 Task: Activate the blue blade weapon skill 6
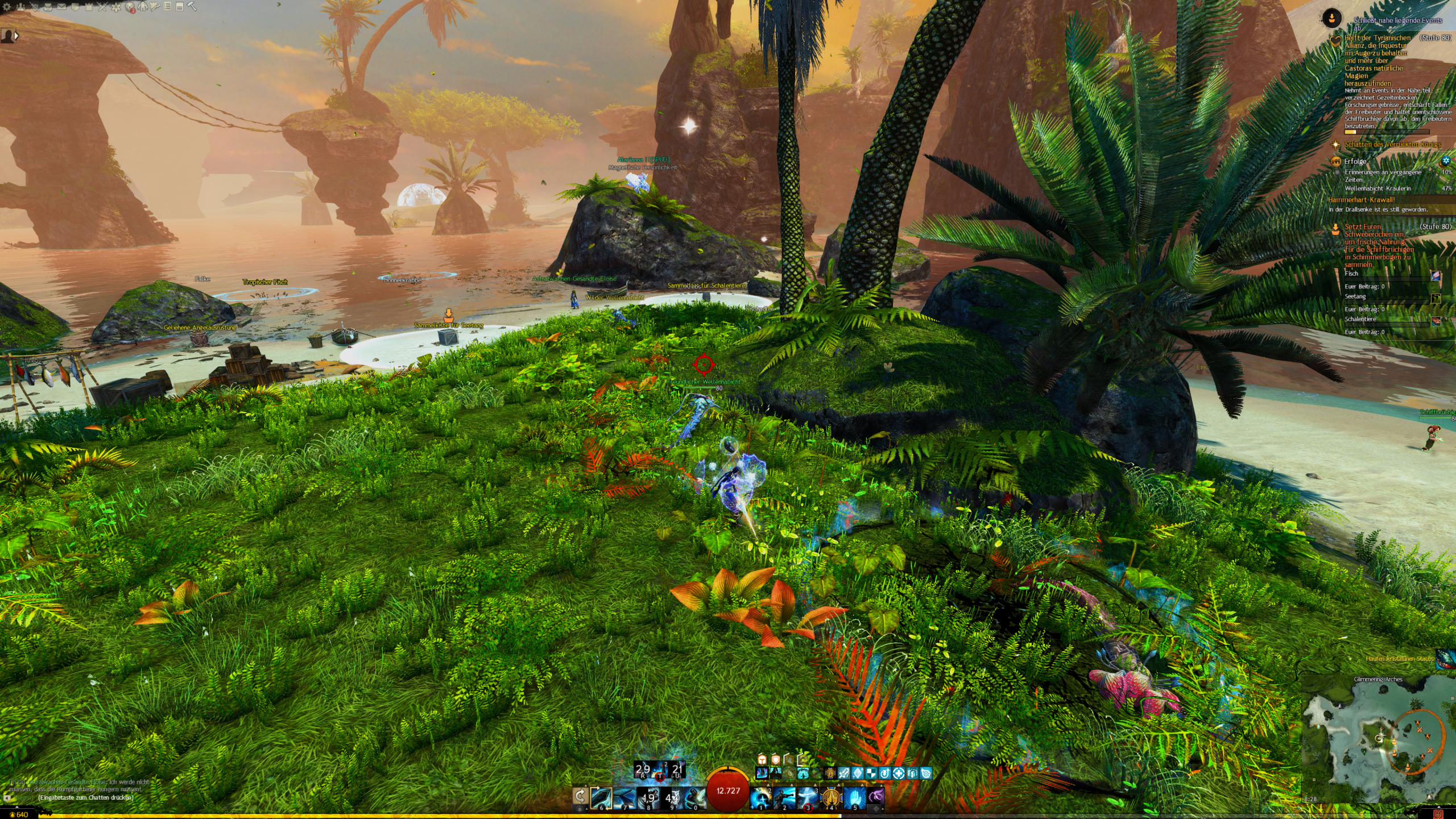tap(601, 797)
